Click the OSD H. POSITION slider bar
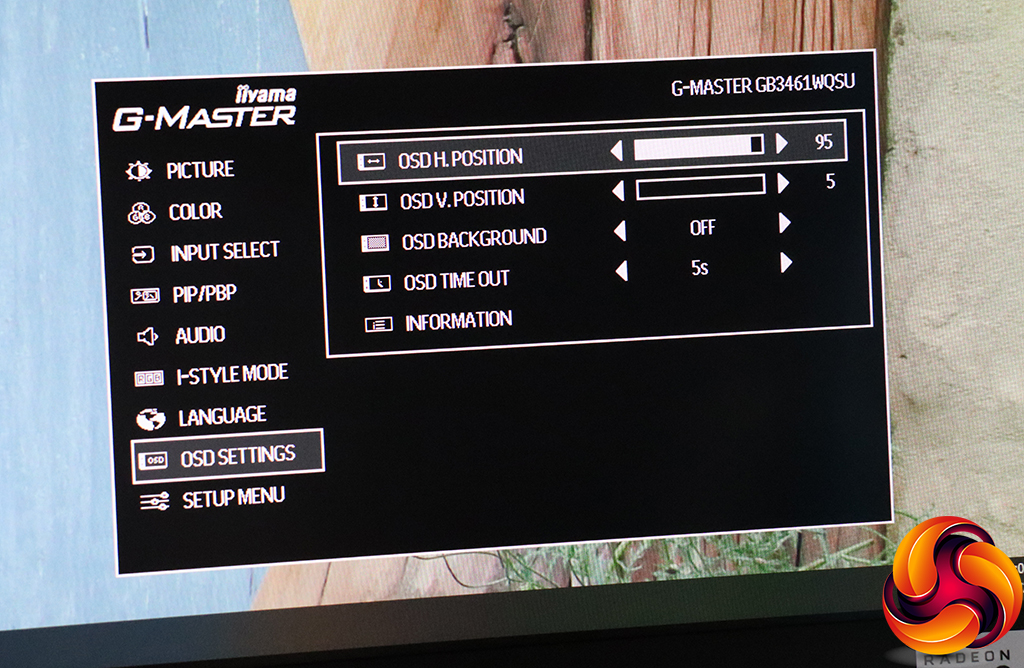The width and height of the screenshot is (1024, 668). [698, 146]
